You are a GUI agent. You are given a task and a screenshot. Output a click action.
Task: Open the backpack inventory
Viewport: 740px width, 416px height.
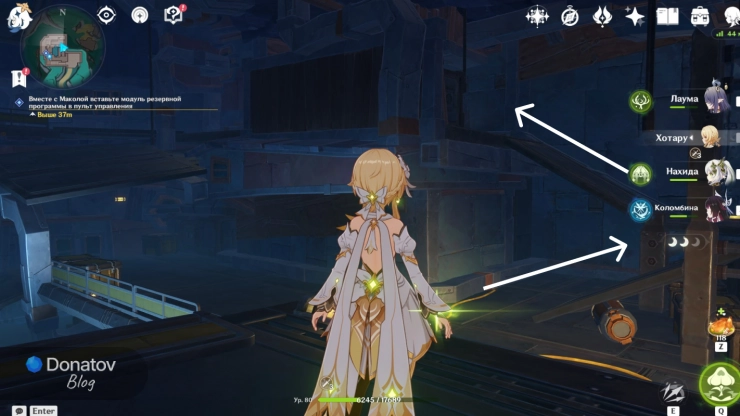point(700,16)
